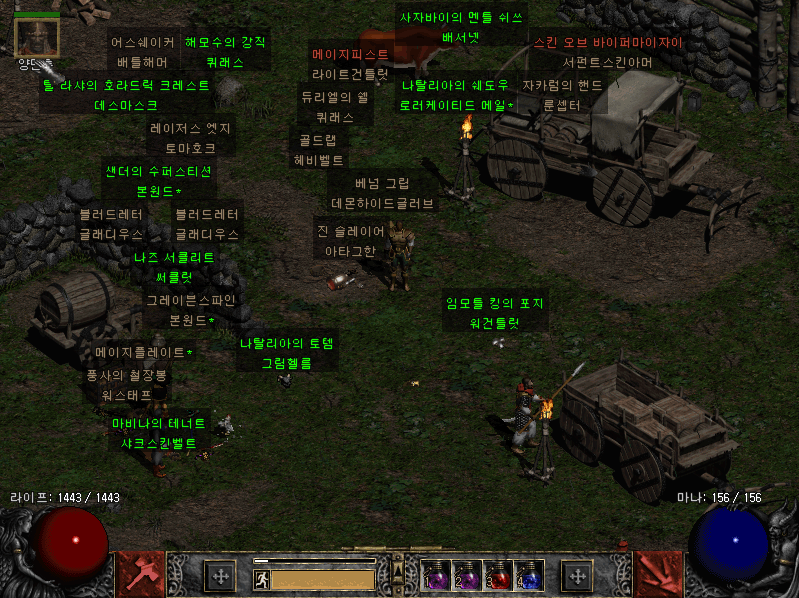799x598 pixels.
Task: Click the mercenary portrait
Action: 37,36
